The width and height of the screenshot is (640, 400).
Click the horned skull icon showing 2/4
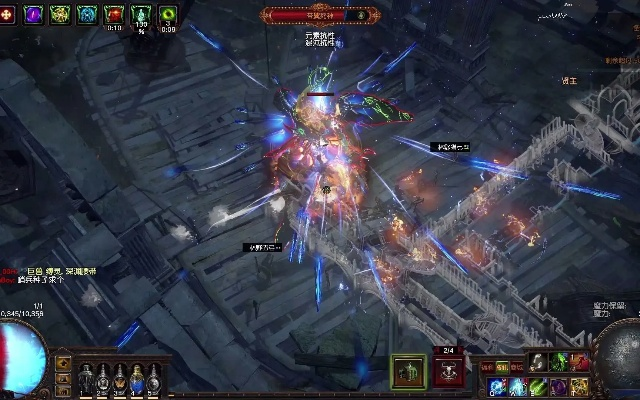449,371
